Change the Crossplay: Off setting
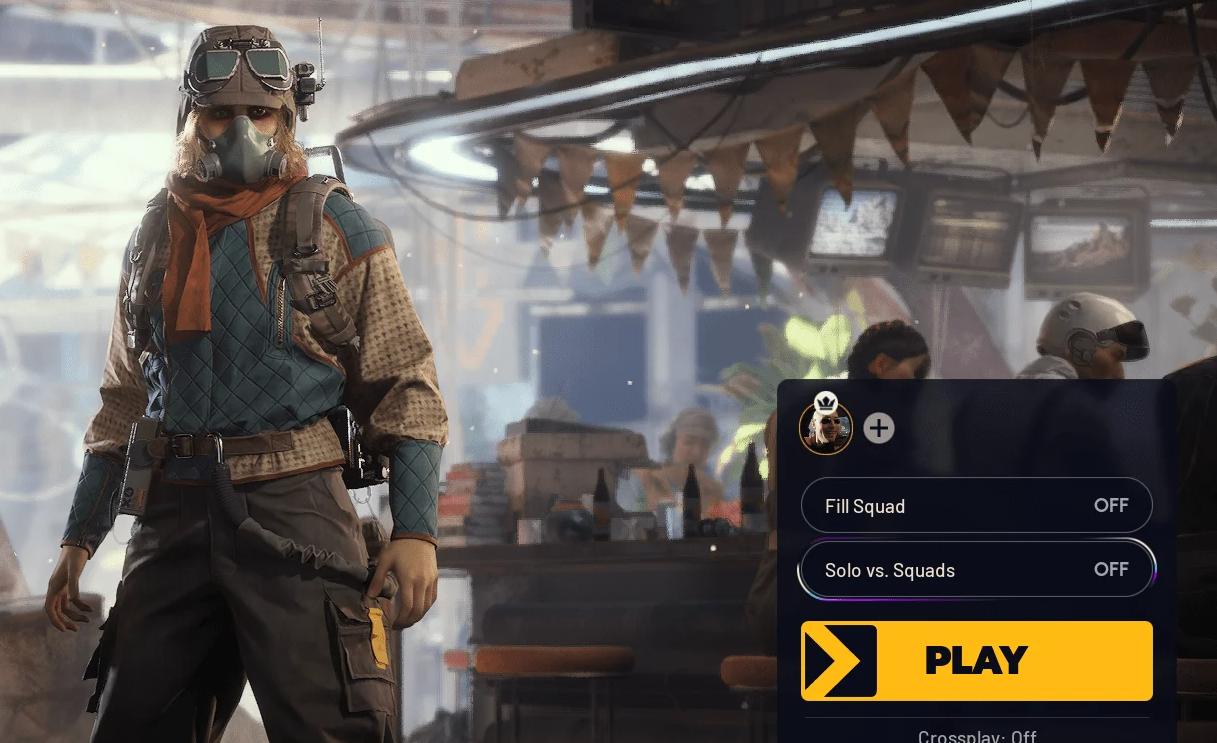 click(976, 736)
